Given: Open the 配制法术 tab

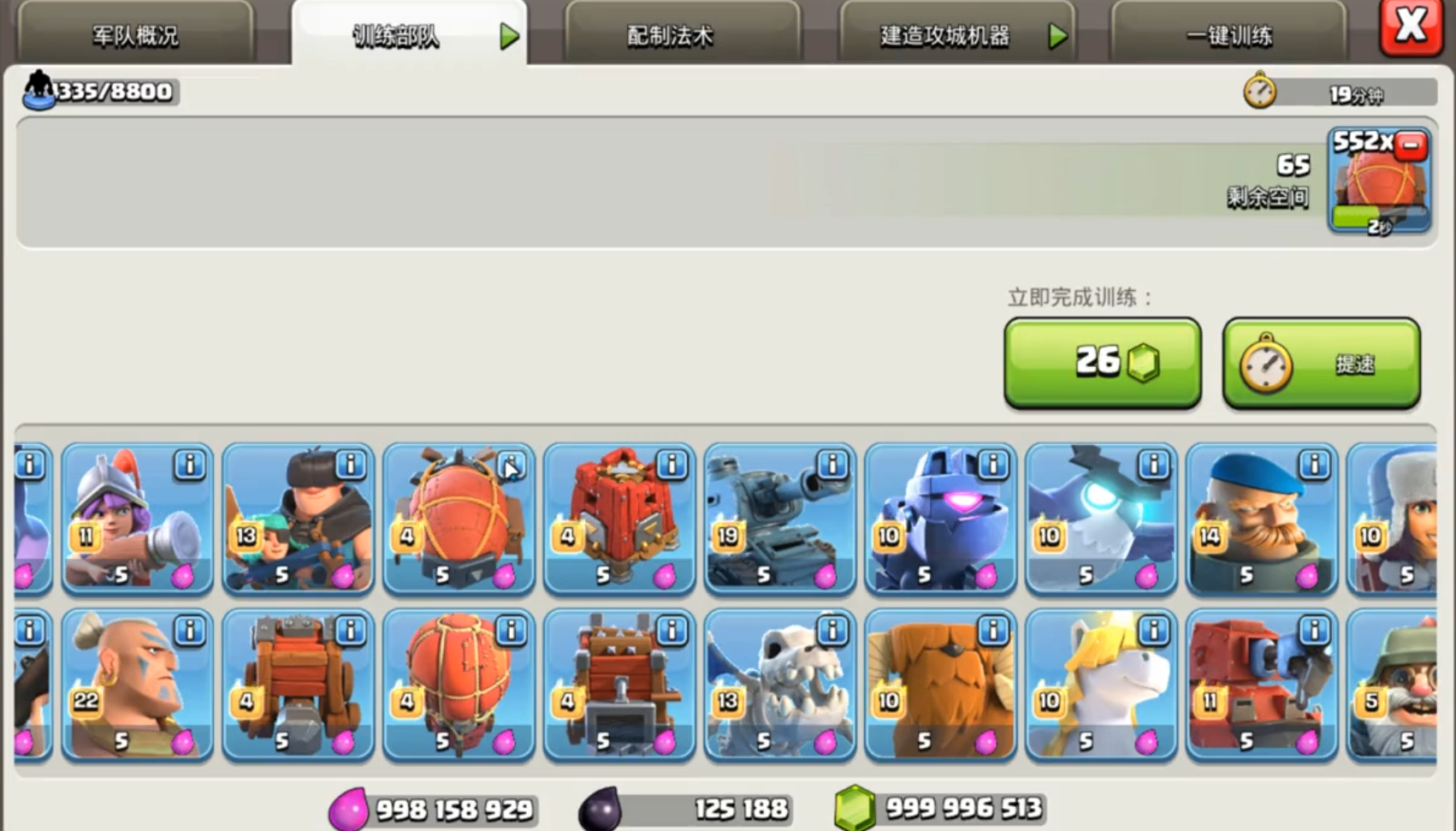Looking at the screenshot, I should click(x=670, y=36).
